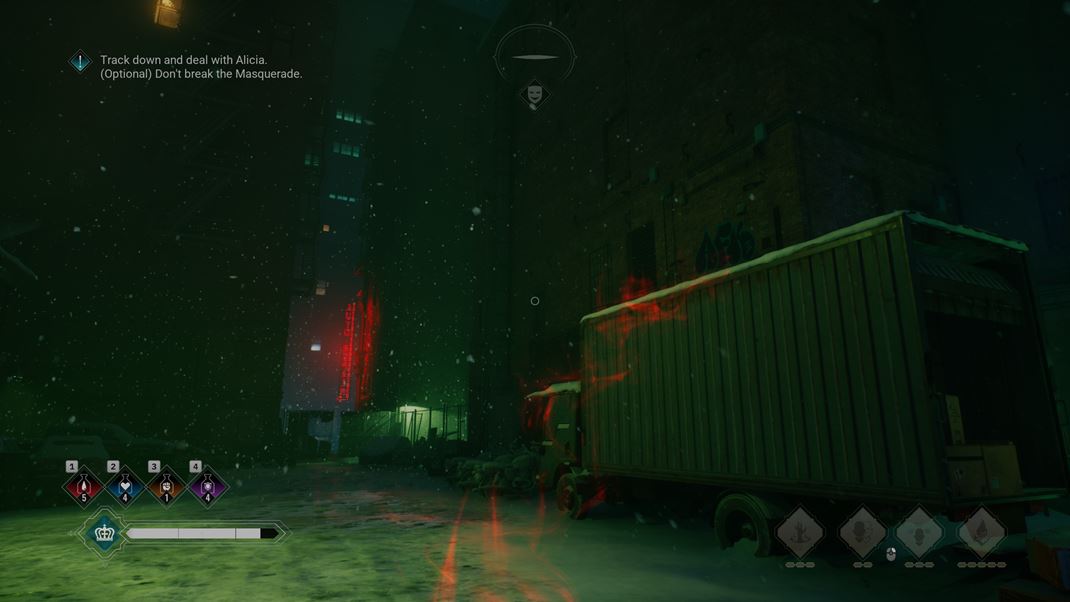Activate the orange fist elixir slot
1070x602 pixels.
[166, 488]
